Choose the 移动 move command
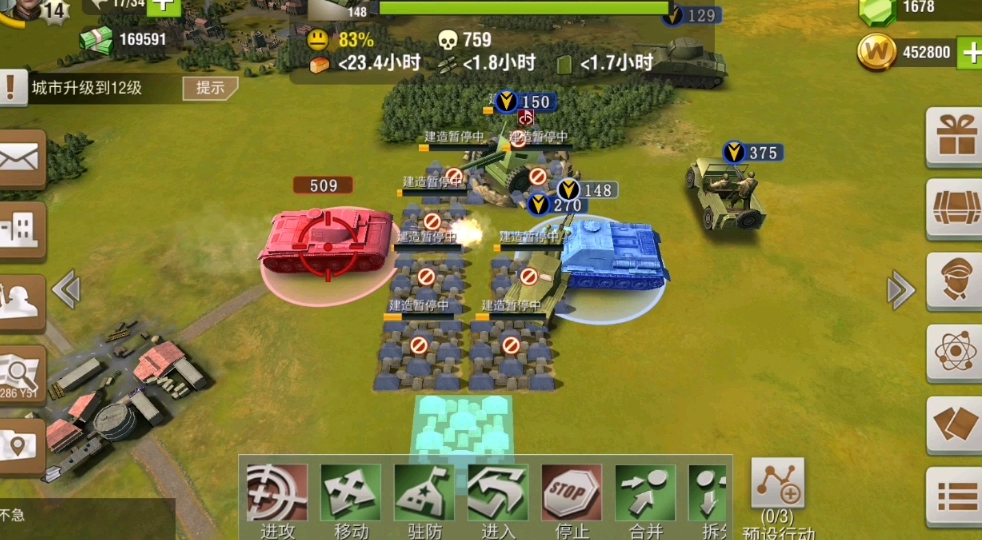Viewport: 982px width, 540px height. [350, 493]
